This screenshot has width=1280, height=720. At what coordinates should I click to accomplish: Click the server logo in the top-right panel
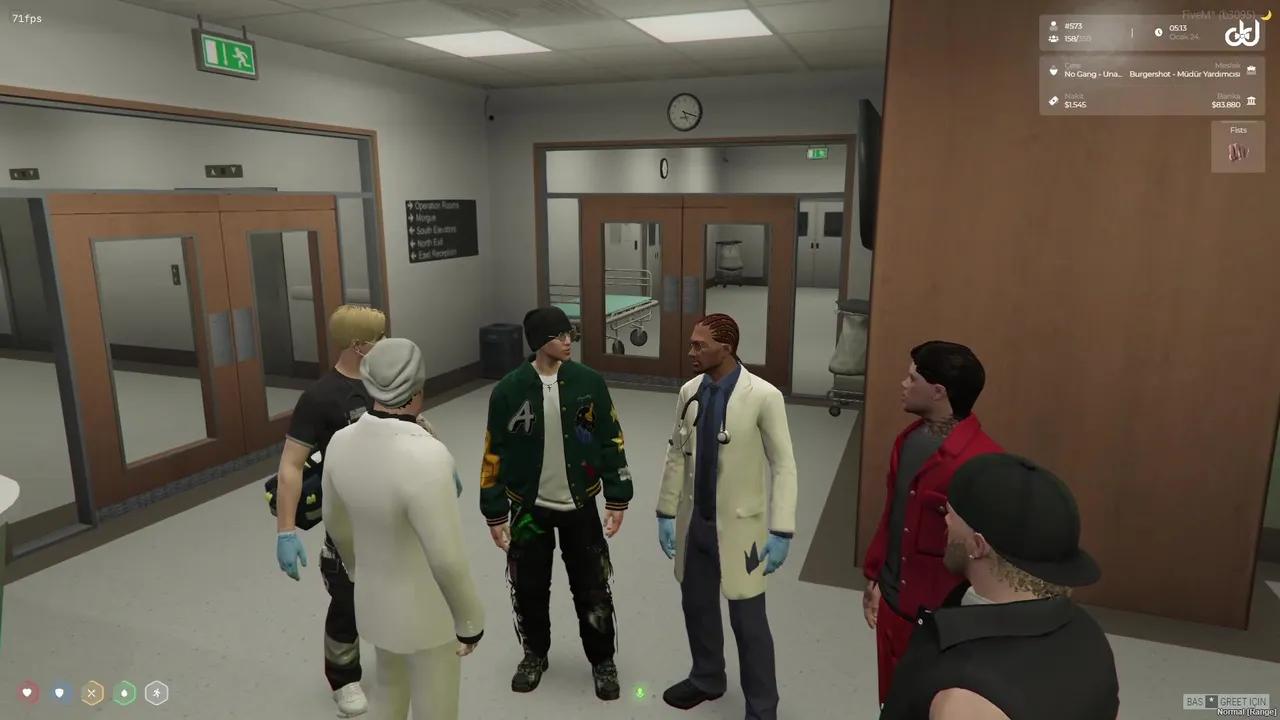[x=1241, y=33]
